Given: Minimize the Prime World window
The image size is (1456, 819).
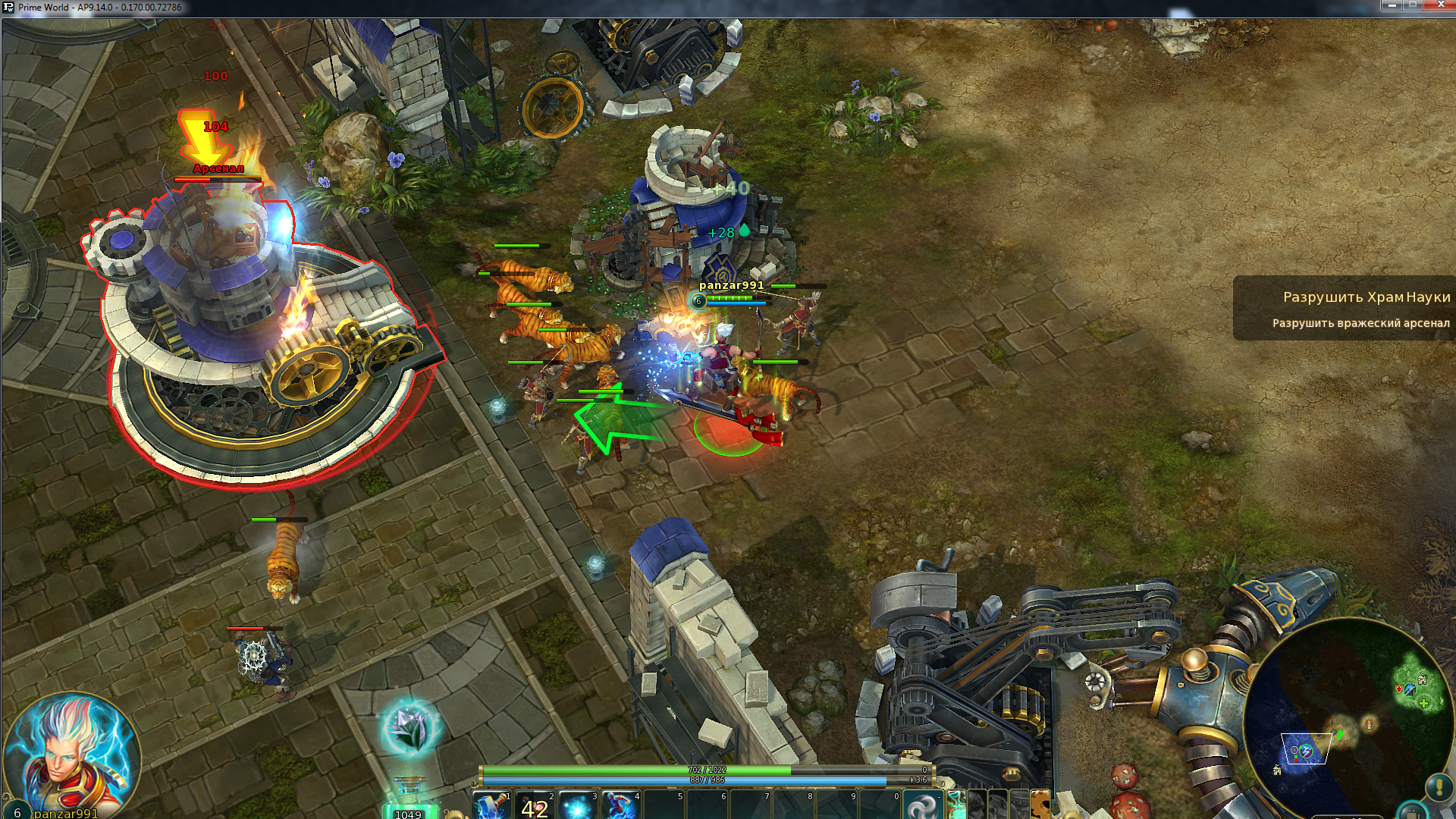Looking at the screenshot, I should click(x=1392, y=6).
